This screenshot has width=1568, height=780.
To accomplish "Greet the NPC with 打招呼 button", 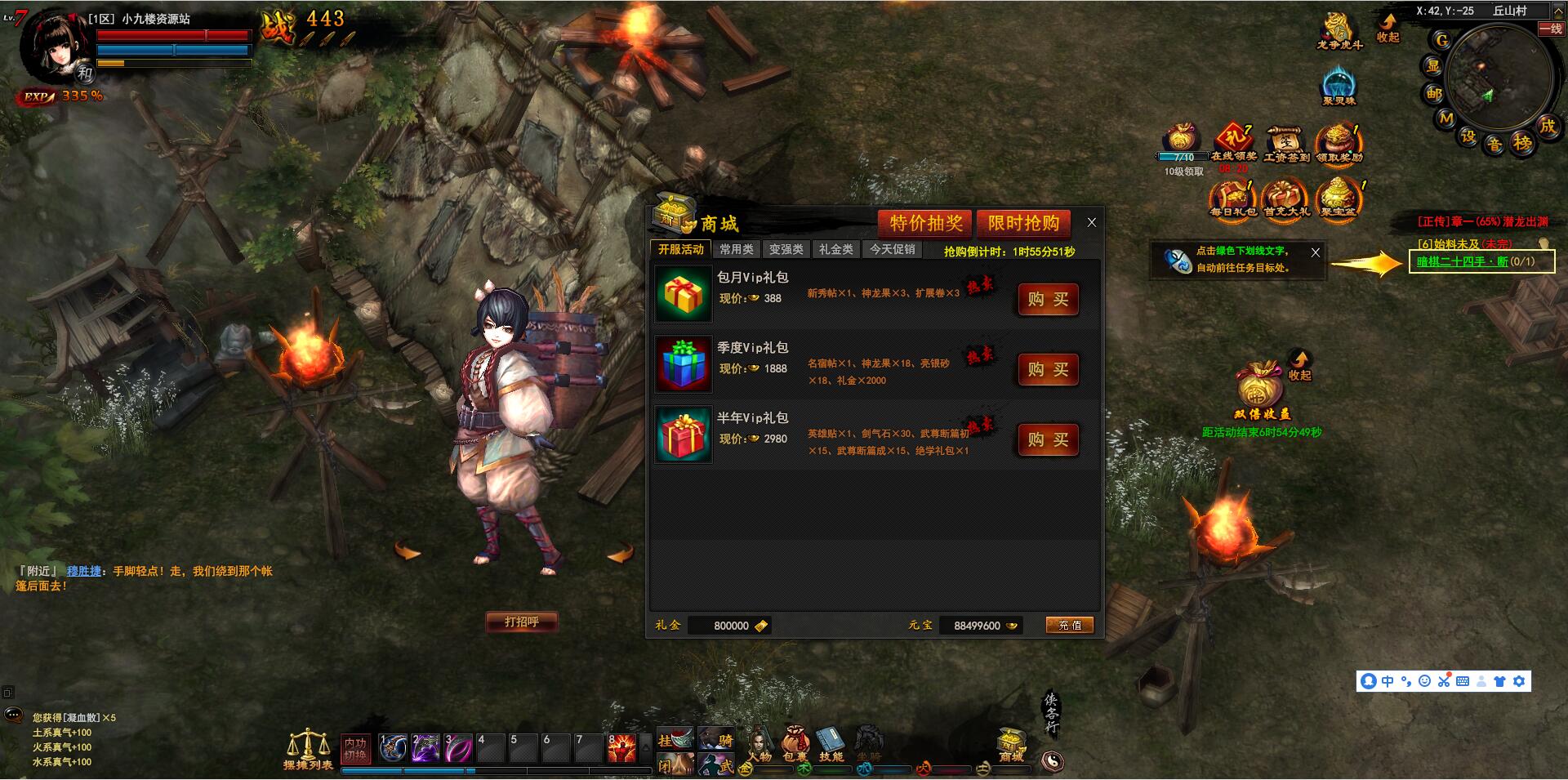I will (x=522, y=622).
